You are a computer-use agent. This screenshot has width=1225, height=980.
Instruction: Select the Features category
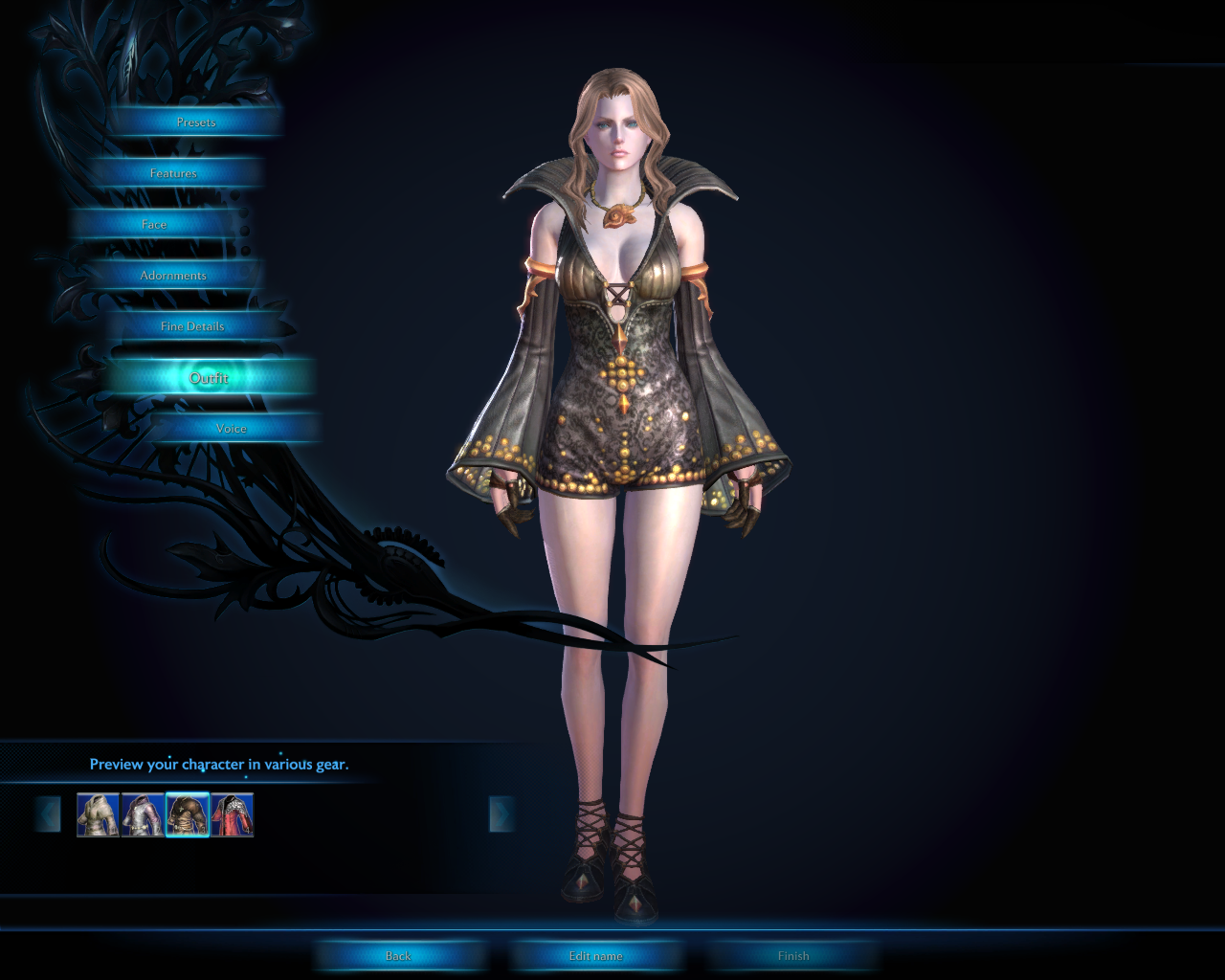[x=173, y=173]
